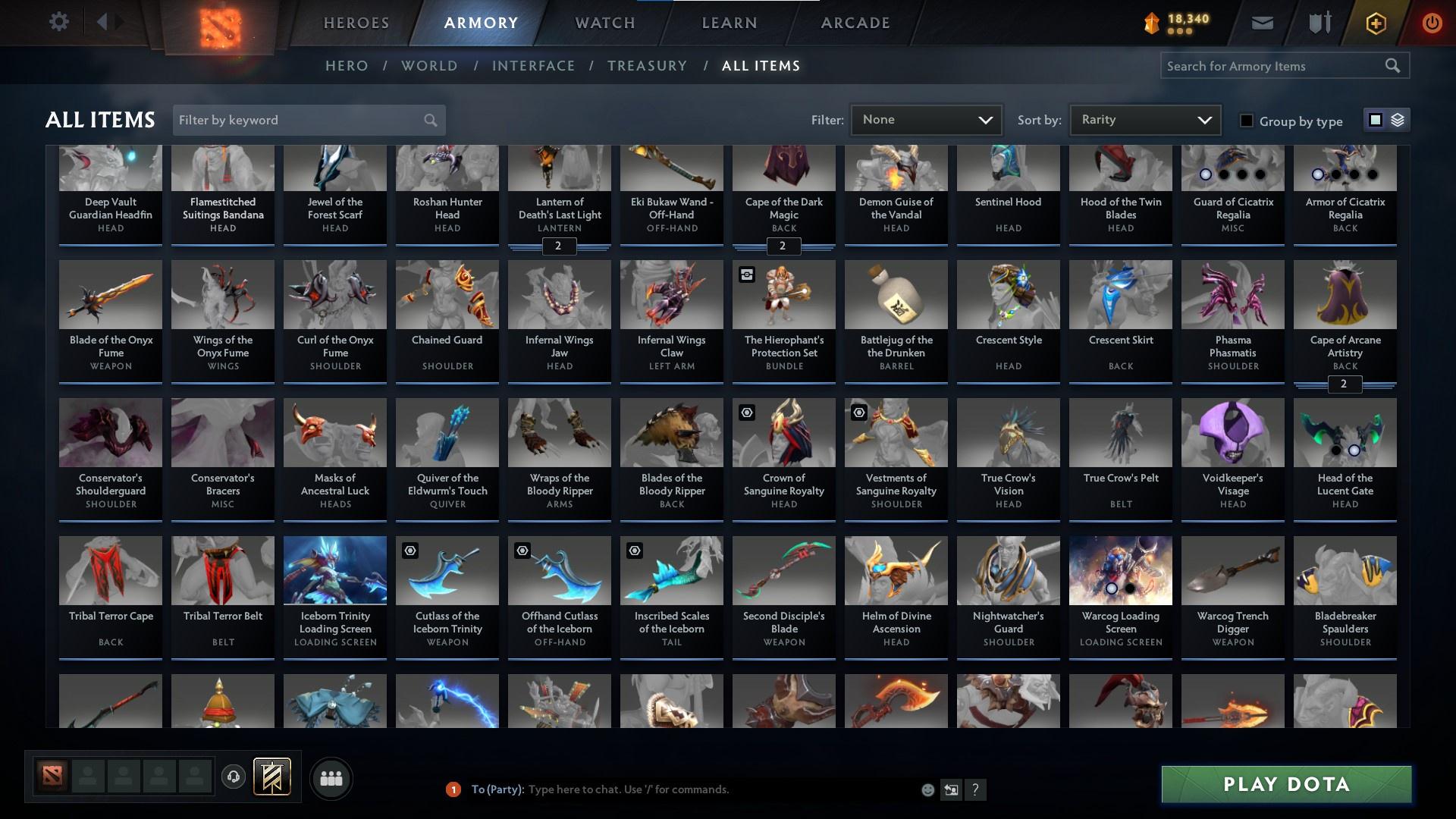
Task: Switch to the ARCADE tab
Action: pyautogui.click(x=854, y=23)
